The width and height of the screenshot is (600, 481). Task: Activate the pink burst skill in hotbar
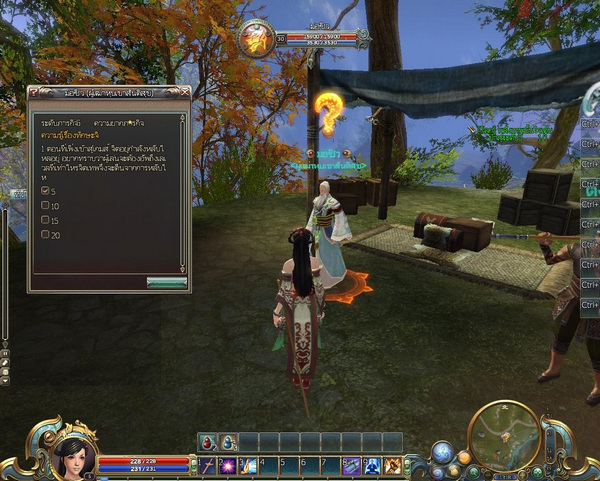click(x=228, y=465)
